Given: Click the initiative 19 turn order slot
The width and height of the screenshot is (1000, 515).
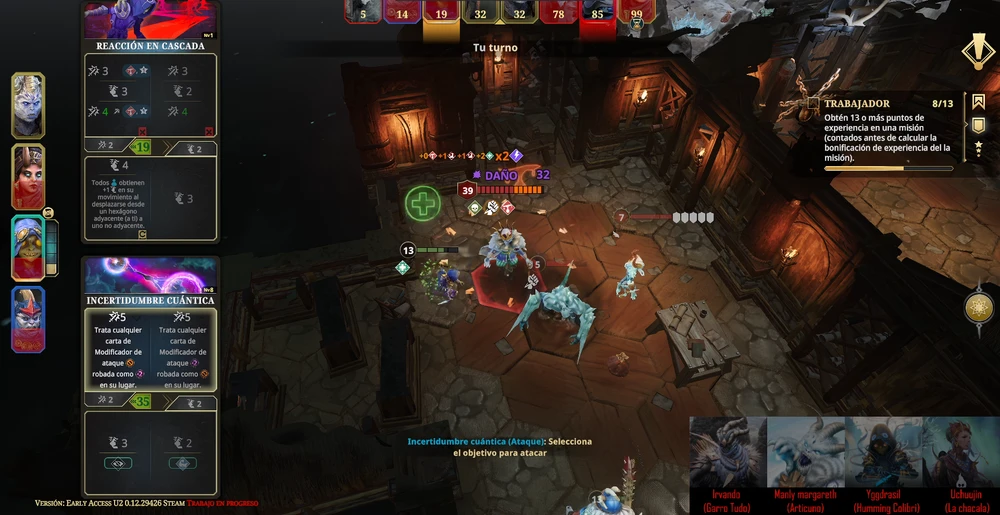Looking at the screenshot, I should coord(441,12).
